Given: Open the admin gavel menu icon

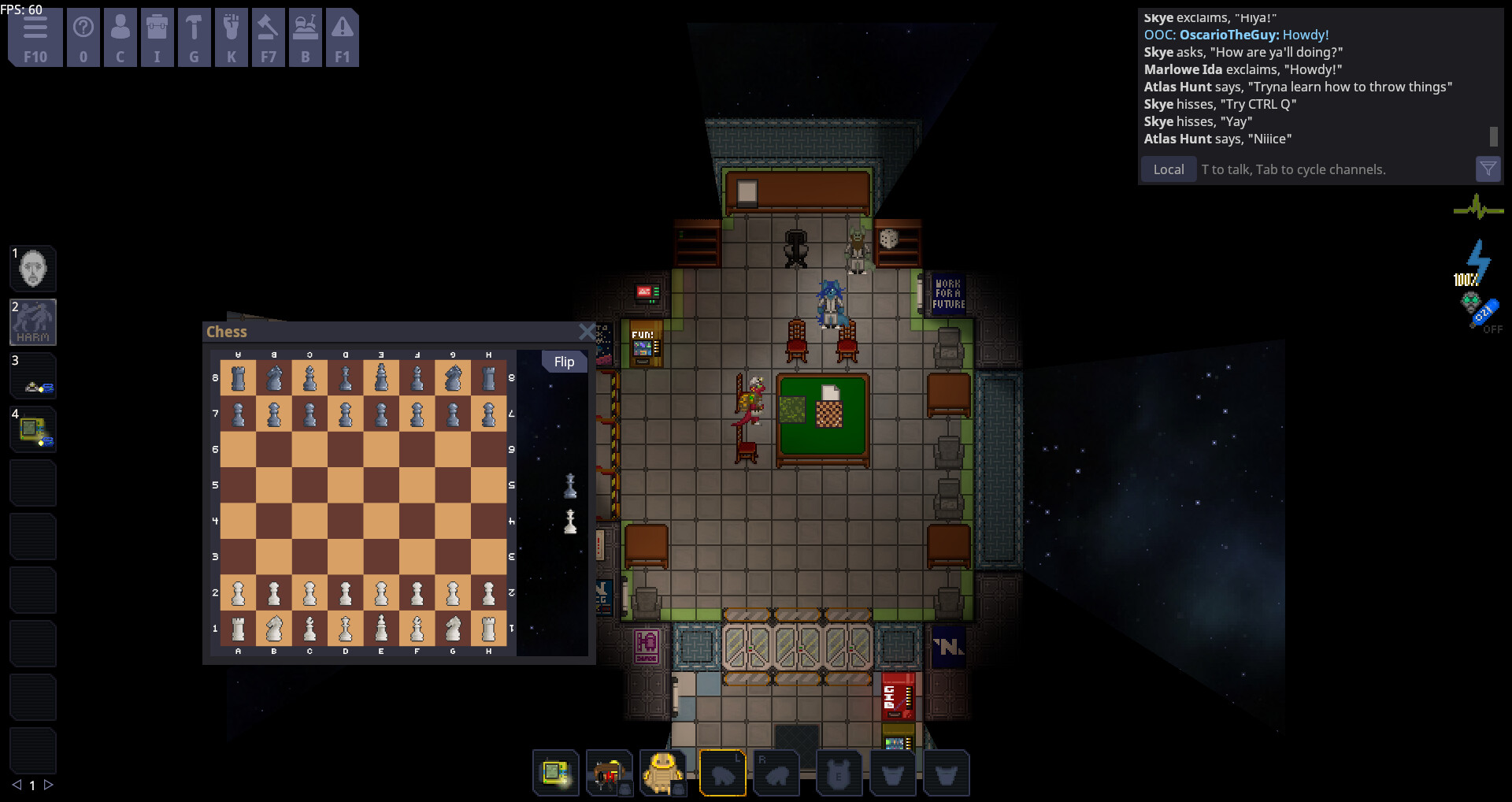Looking at the screenshot, I should point(269,37).
